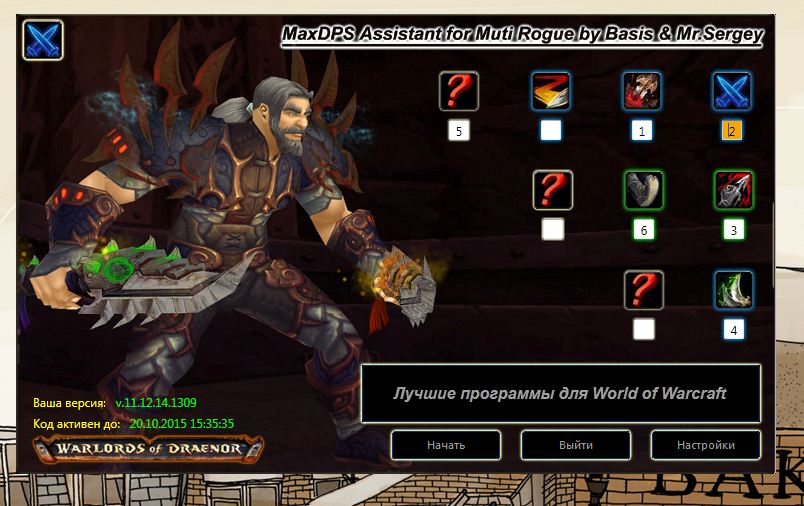Change the keybind box containing 4
Image resolution: width=804 pixels, height=506 pixels.
(x=733, y=329)
